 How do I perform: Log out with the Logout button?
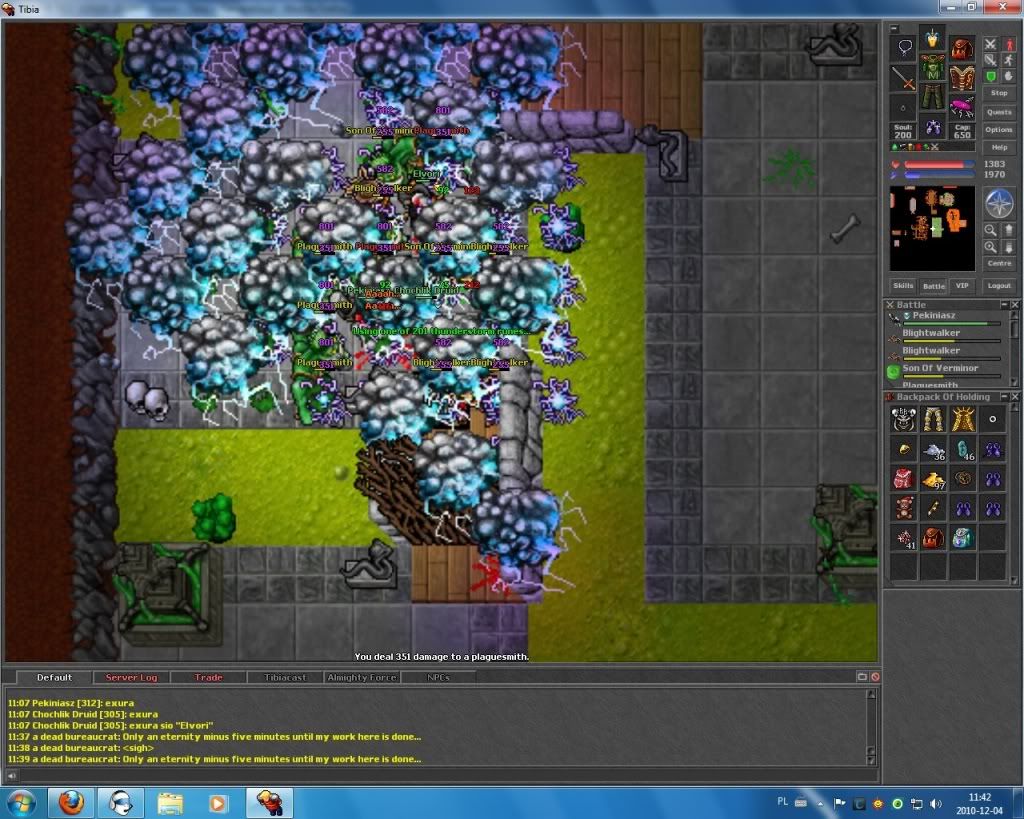tap(998, 286)
